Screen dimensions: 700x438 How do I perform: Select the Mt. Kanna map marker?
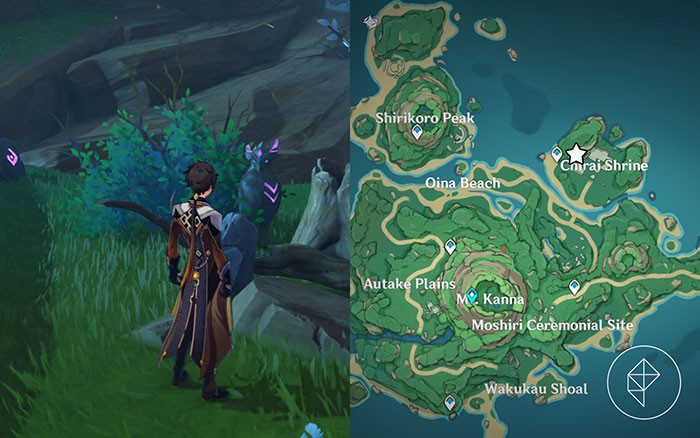click(x=472, y=296)
